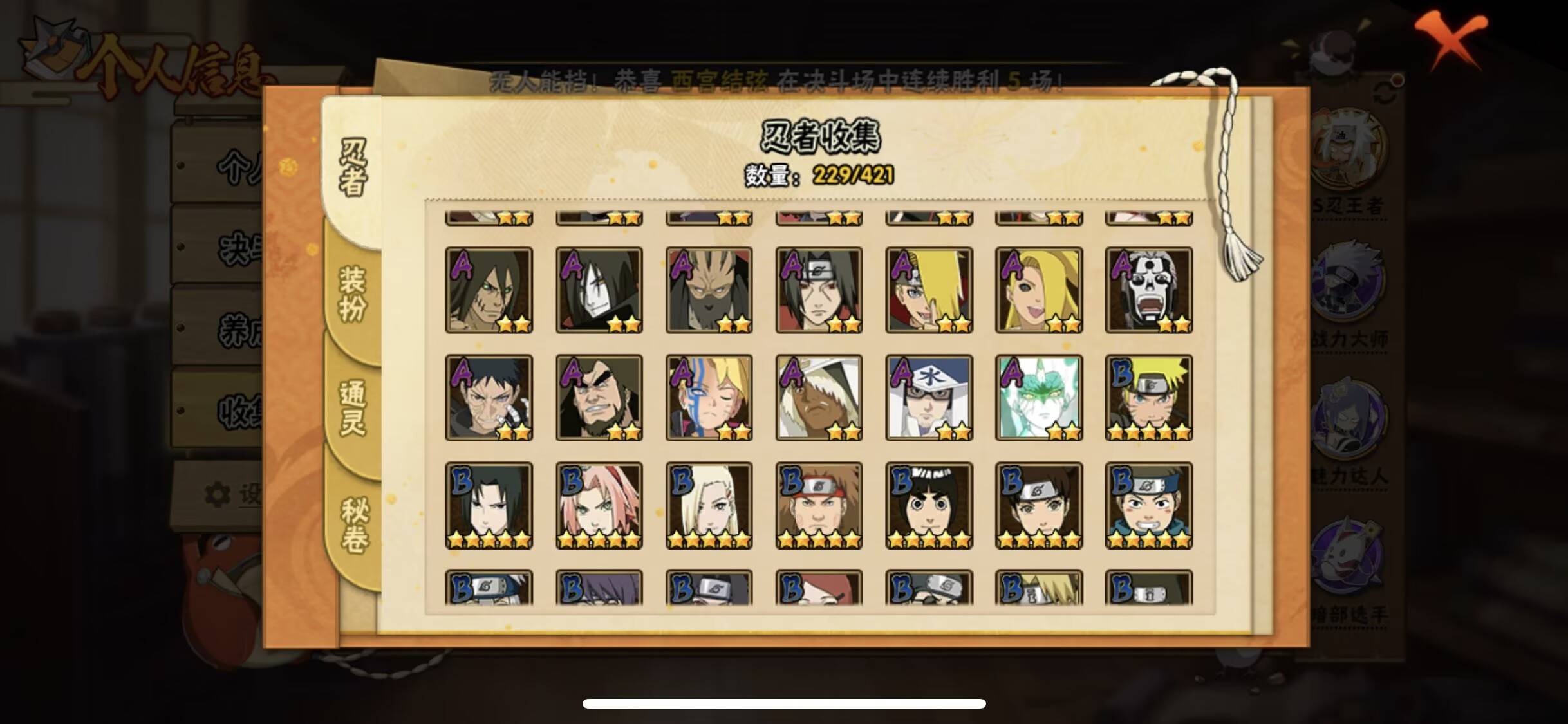Open the Deidara ninja portrait
This screenshot has width=1568, height=724.
(930, 290)
